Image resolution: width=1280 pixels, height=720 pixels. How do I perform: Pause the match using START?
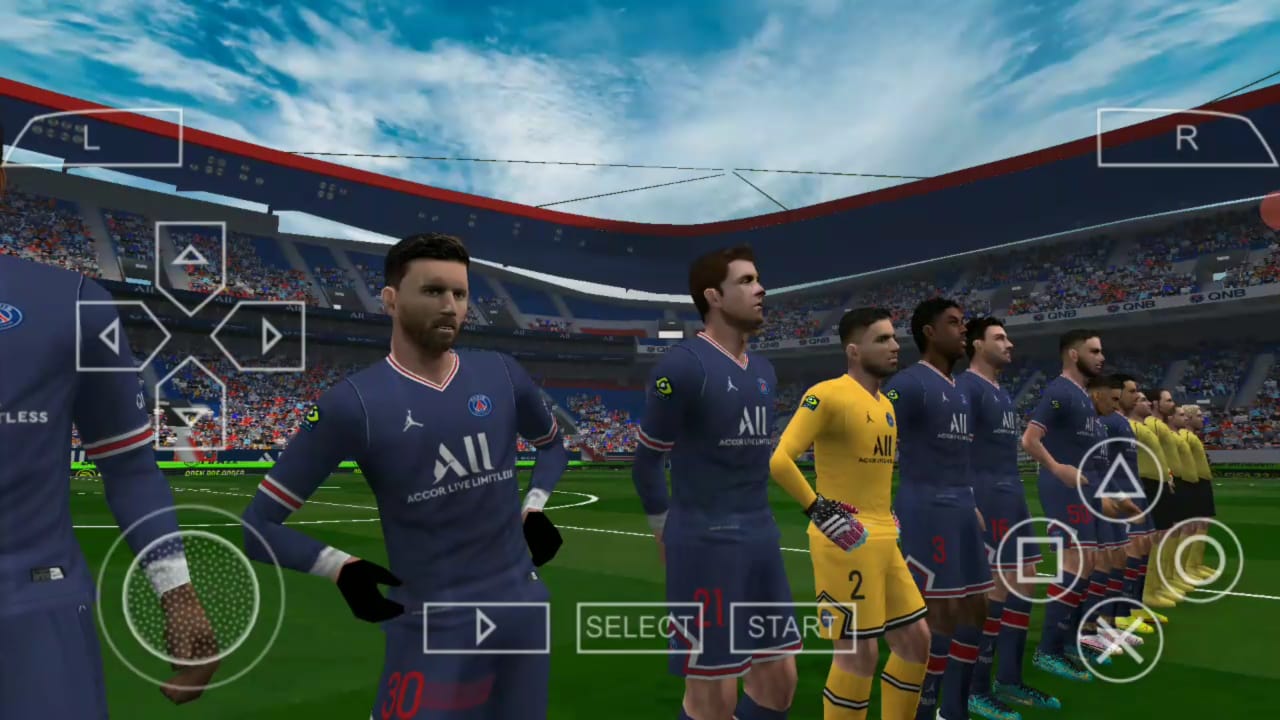(793, 627)
